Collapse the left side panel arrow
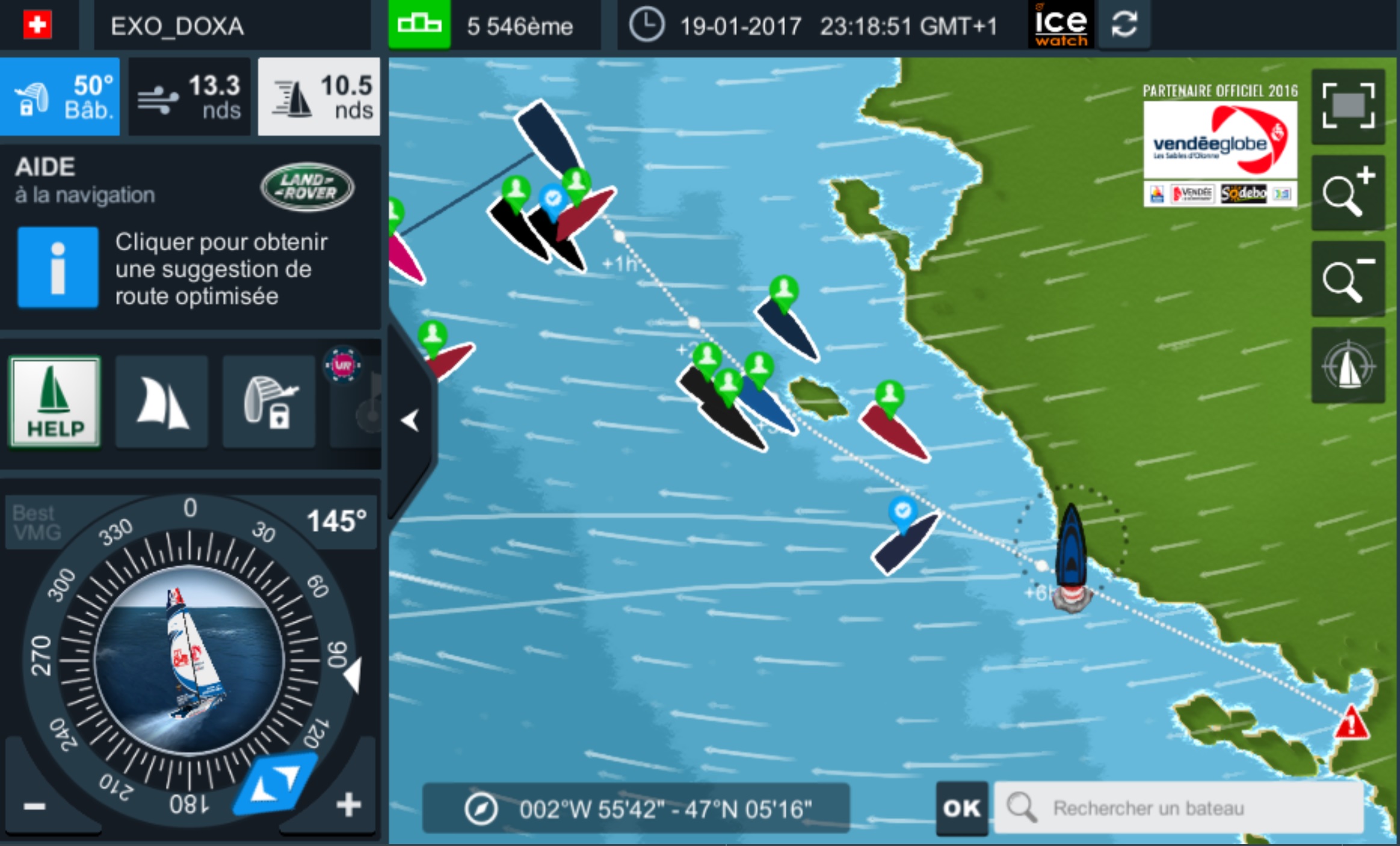1400x846 pixels. [410, 420]
